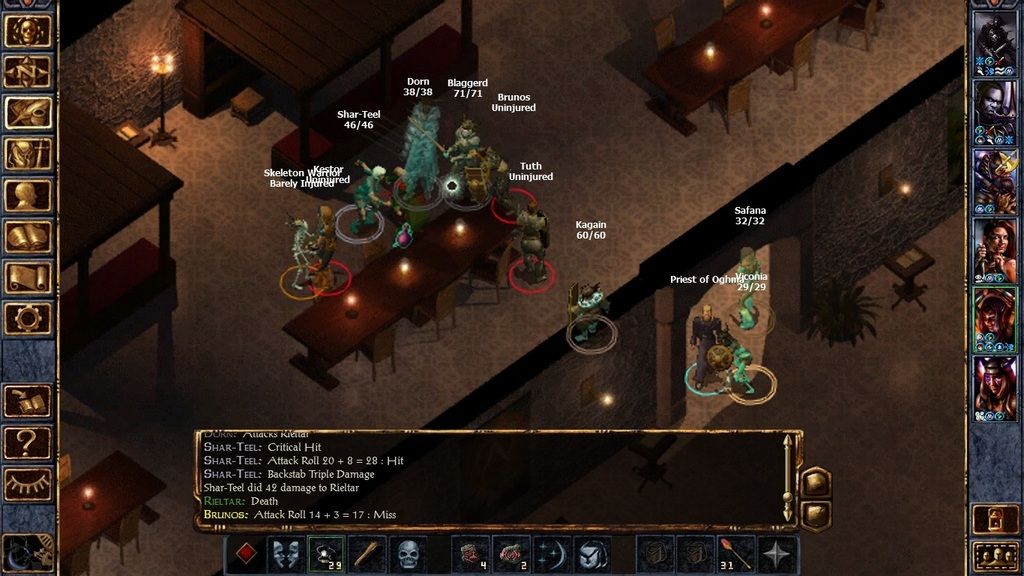1024x576 pixels.
Task: Select the wooden club weapon slot
Action: (367, 554)
